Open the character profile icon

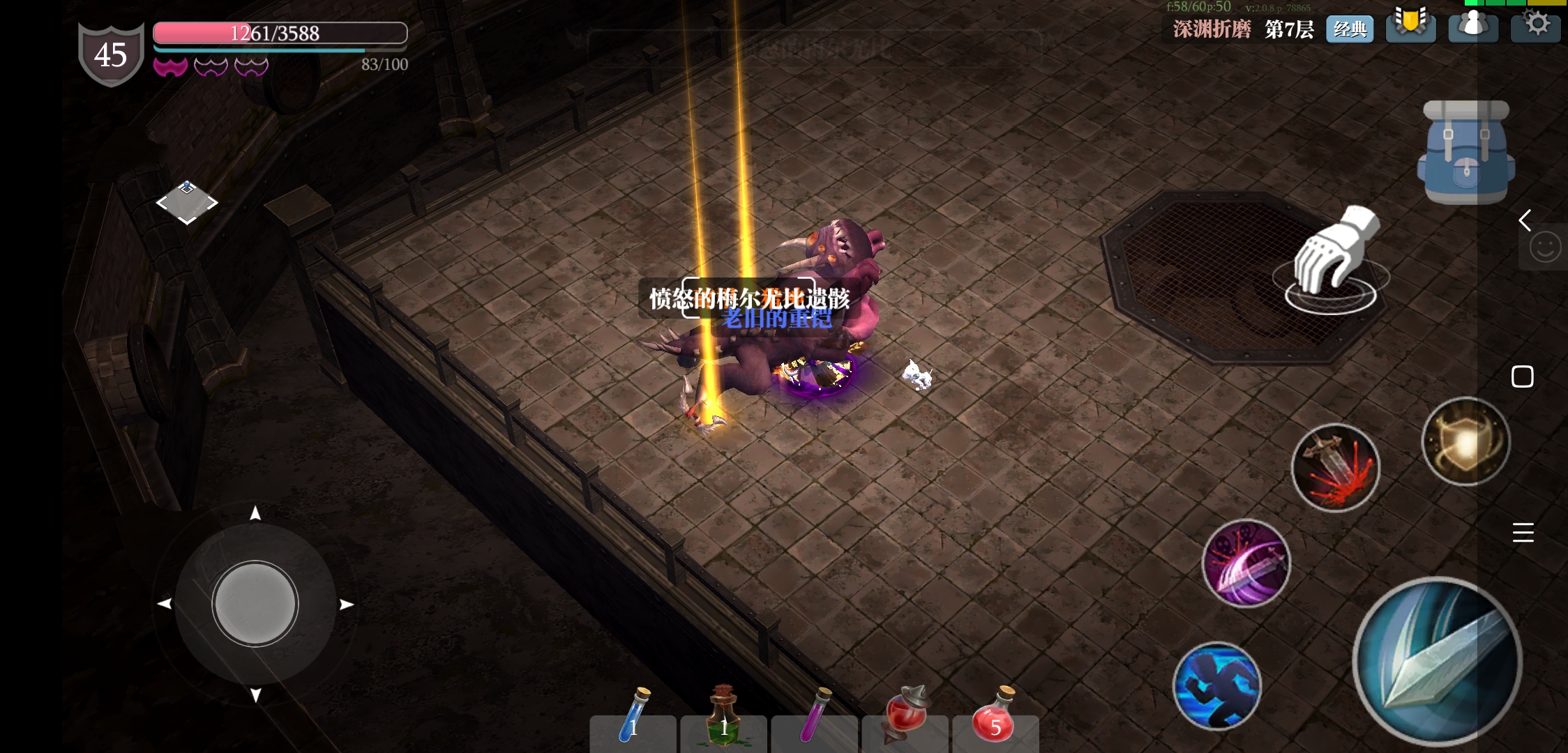click(1473, 26)
